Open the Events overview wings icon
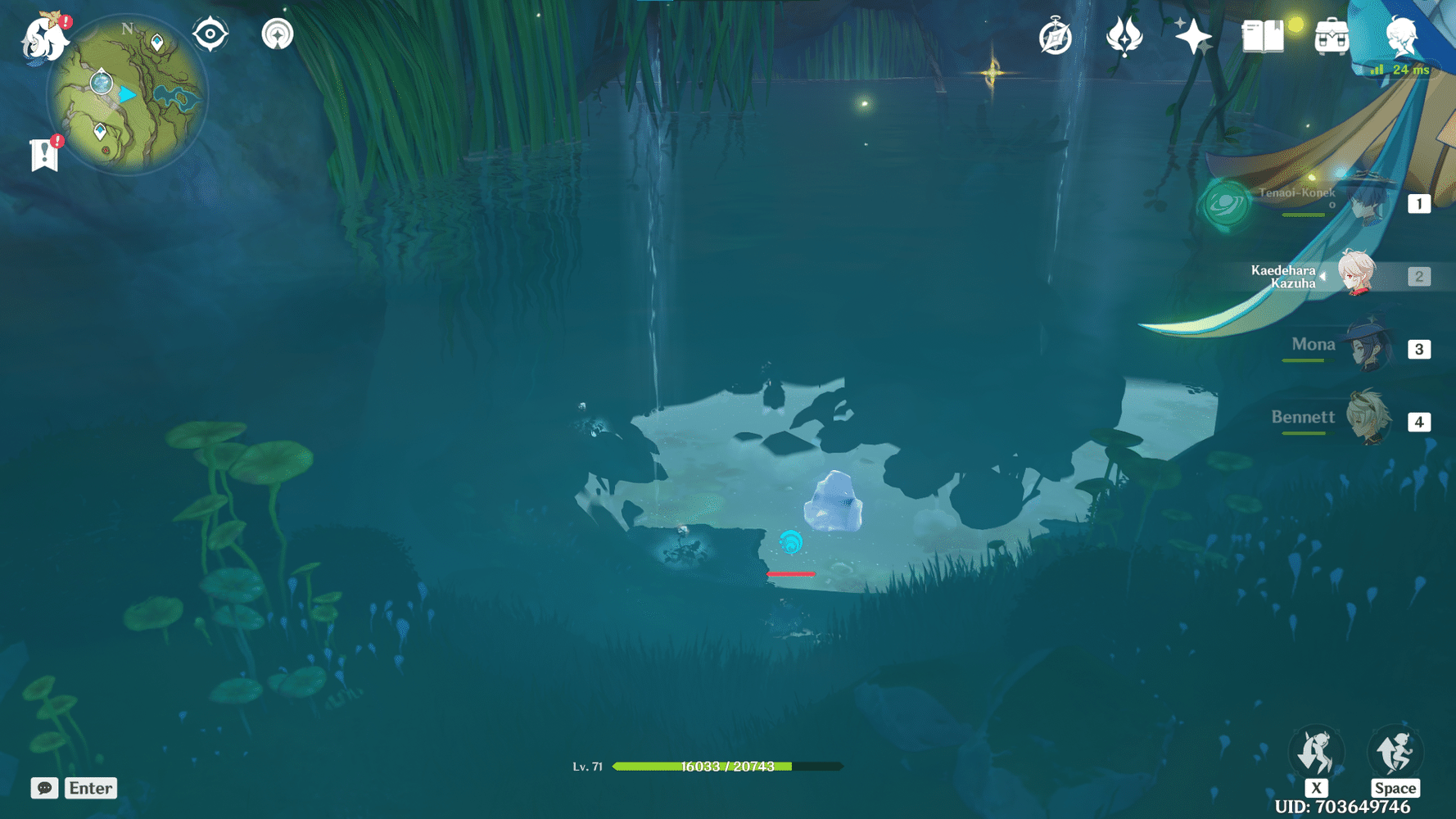Viewport: 1456px width, 819px height. (1124, 36)
